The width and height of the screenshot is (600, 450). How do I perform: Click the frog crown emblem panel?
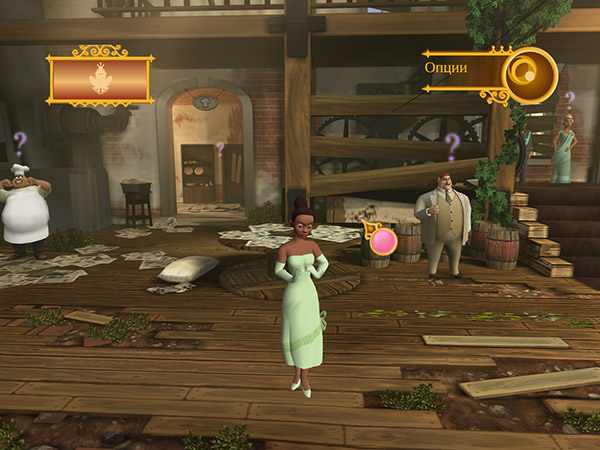coord(100,78)
